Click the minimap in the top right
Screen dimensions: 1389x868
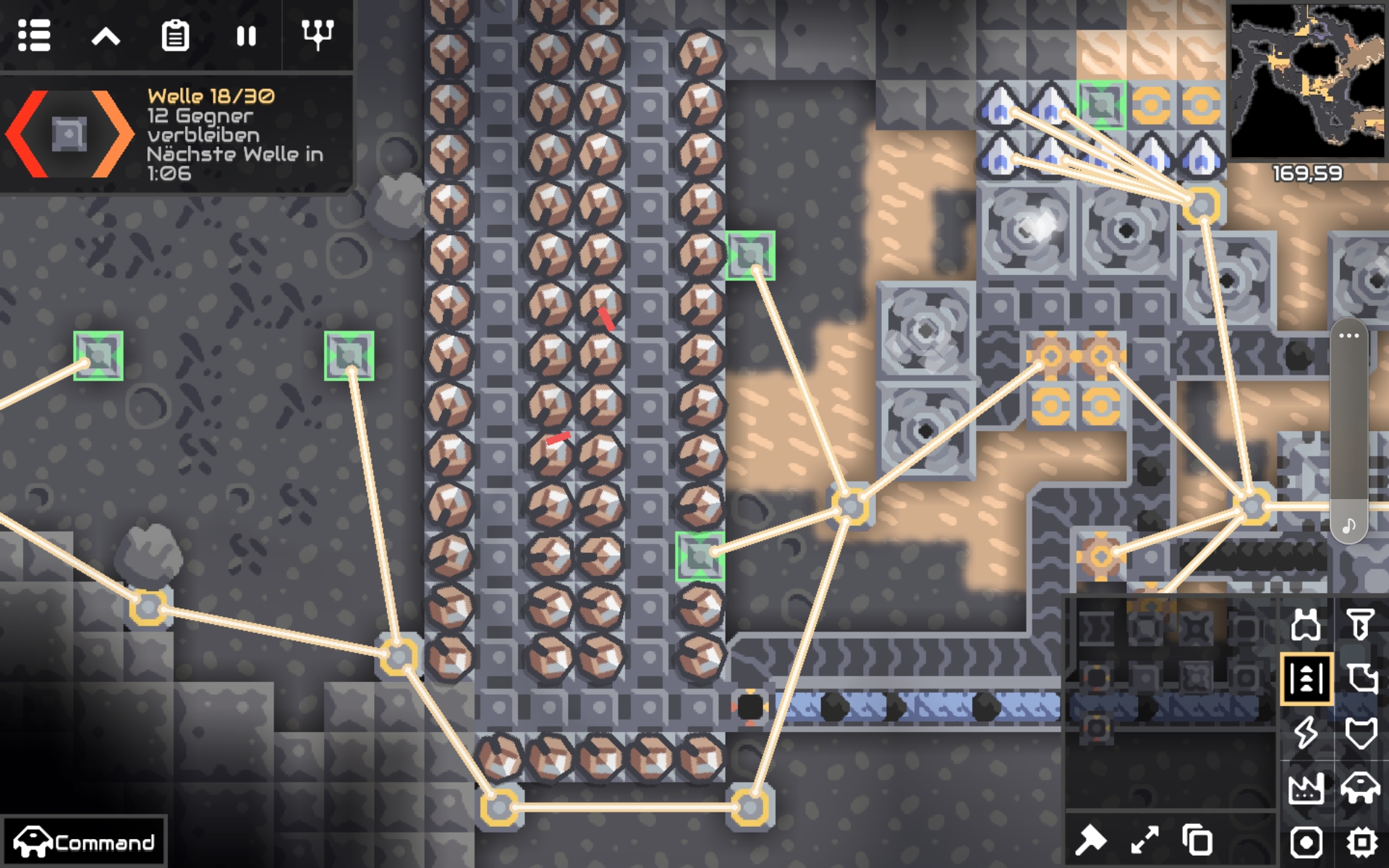[x=1309, y=80]
